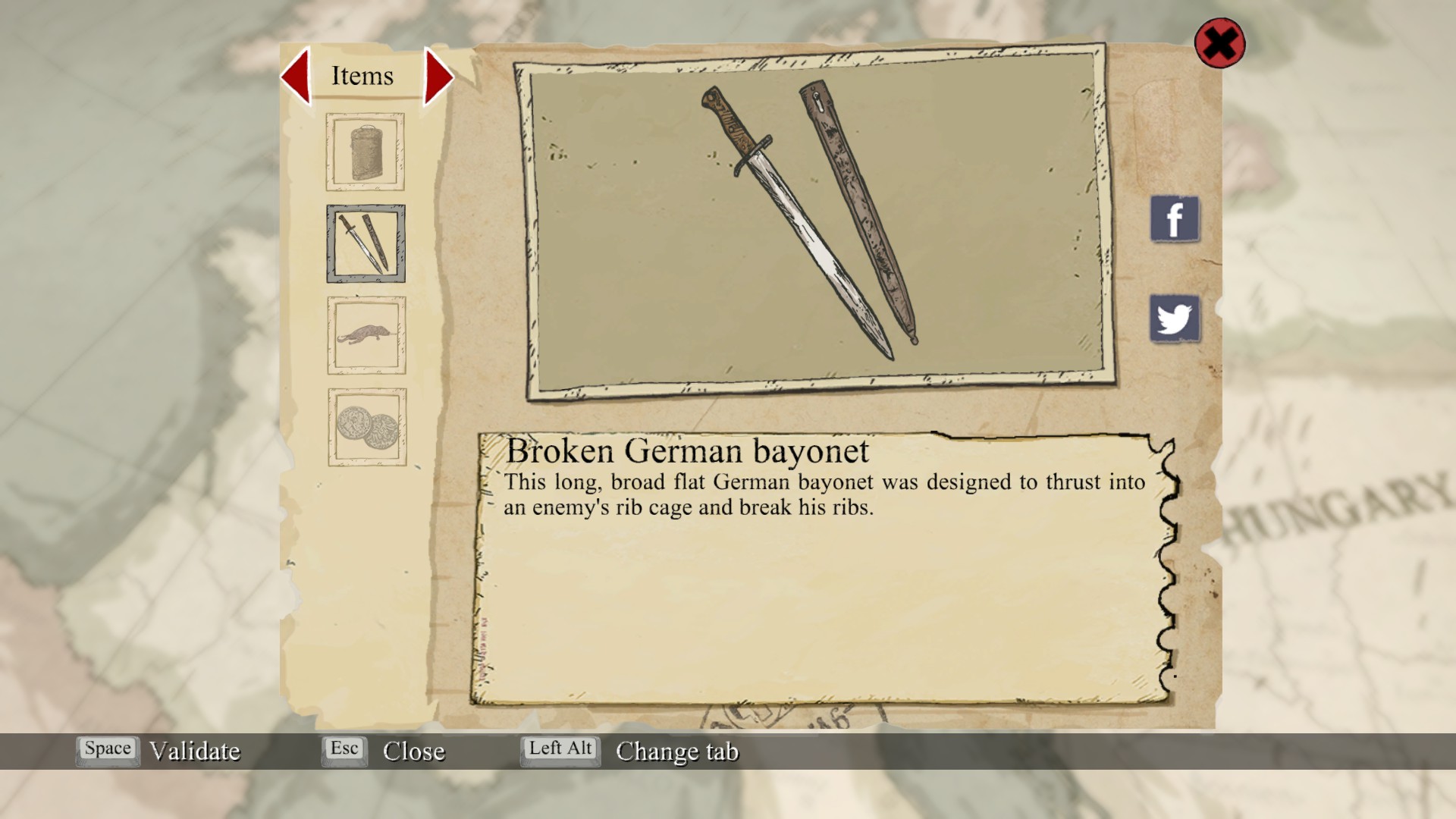The width and height of the screenshot is (1456, 819).
Task: Pick the two coins item thumbnail
Action: (367, 427)
